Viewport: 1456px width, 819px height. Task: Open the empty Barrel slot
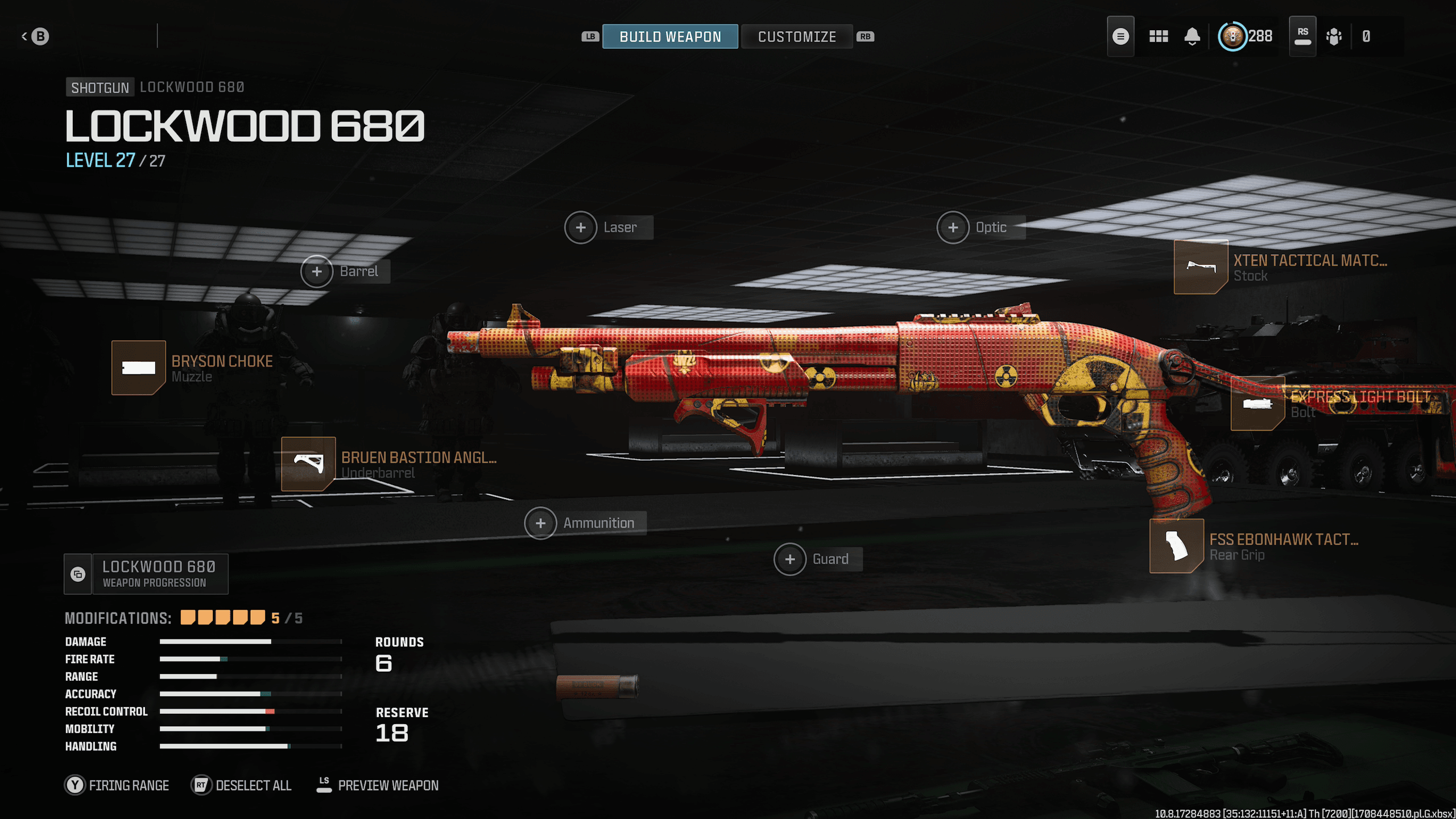pyautogui.click(x=317, y=271)
